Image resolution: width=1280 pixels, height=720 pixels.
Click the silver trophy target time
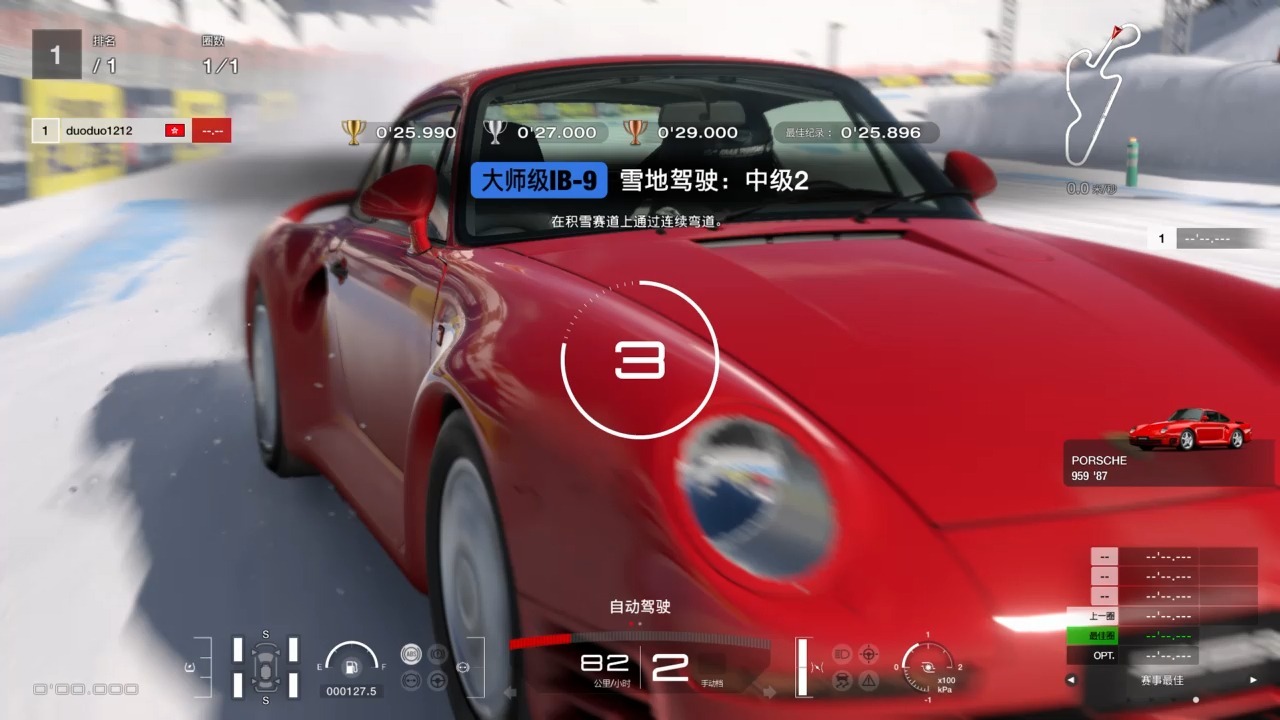(540, 132)
